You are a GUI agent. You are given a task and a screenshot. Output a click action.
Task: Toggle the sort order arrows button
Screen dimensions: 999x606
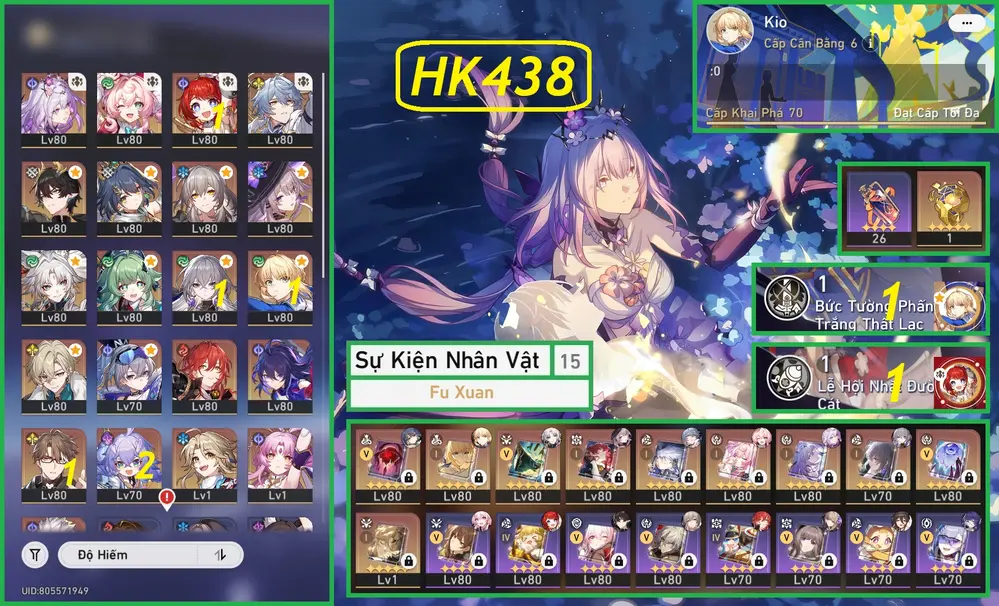pos(219,555)
